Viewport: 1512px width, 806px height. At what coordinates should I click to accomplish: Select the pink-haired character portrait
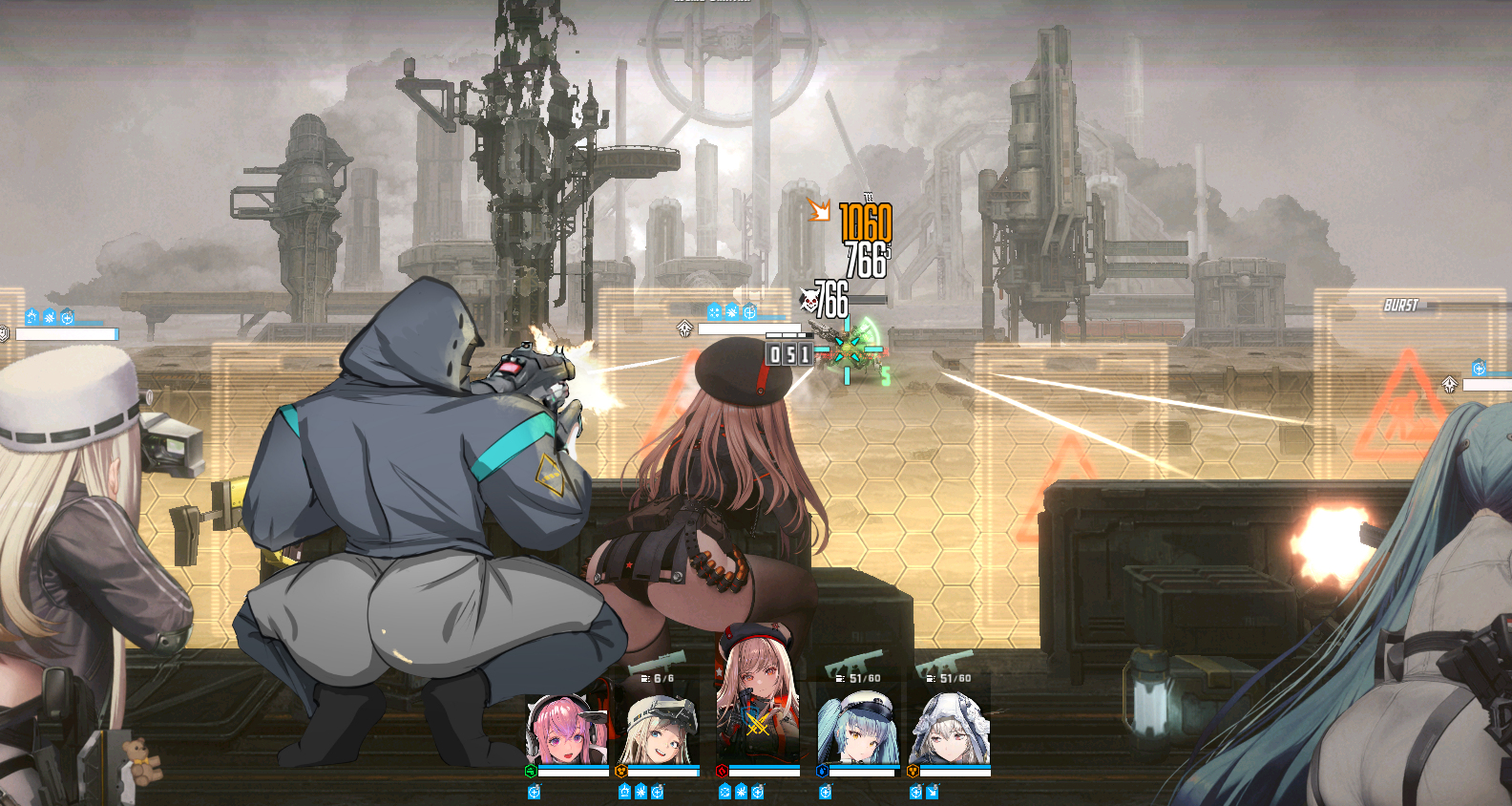pos(567,731)
